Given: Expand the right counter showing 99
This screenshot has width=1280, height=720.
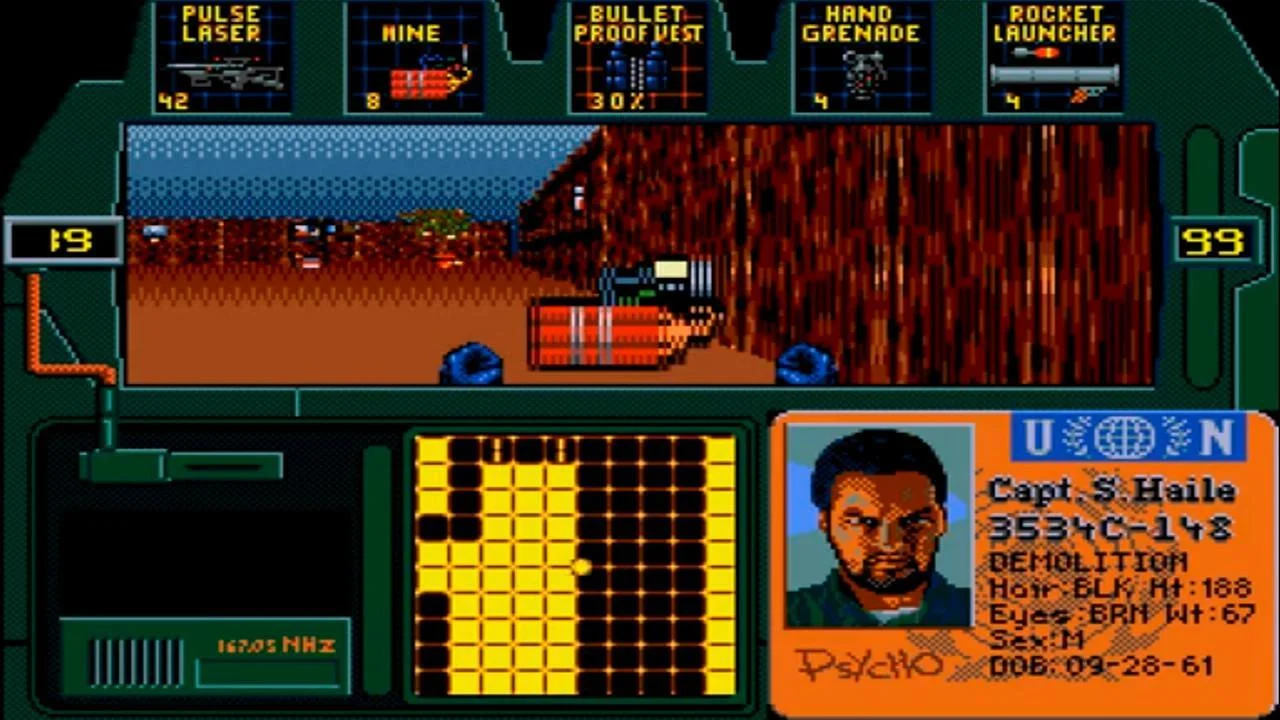Looking at the screenshot, I should pos(1215,239).
